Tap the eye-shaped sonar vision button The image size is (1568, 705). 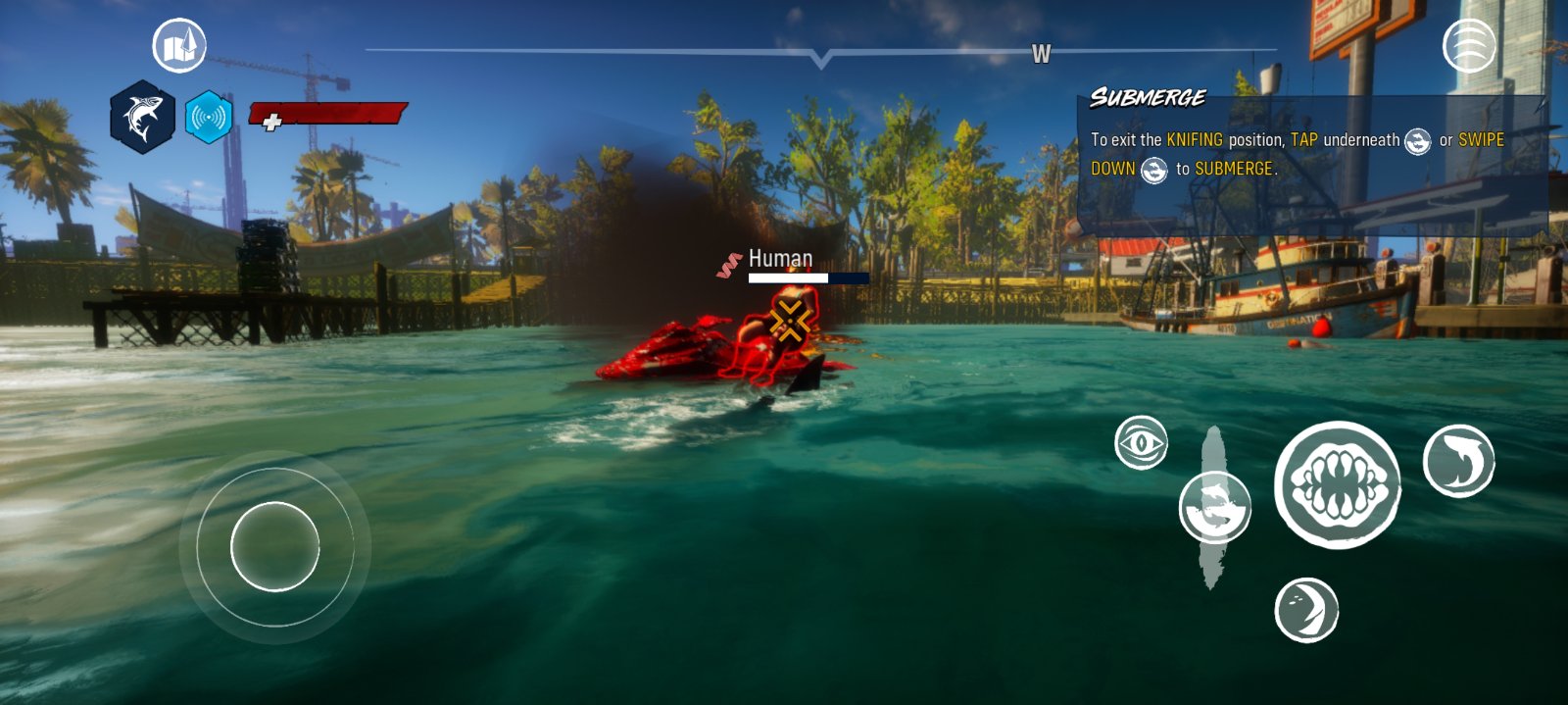[x=1142, y=443]
